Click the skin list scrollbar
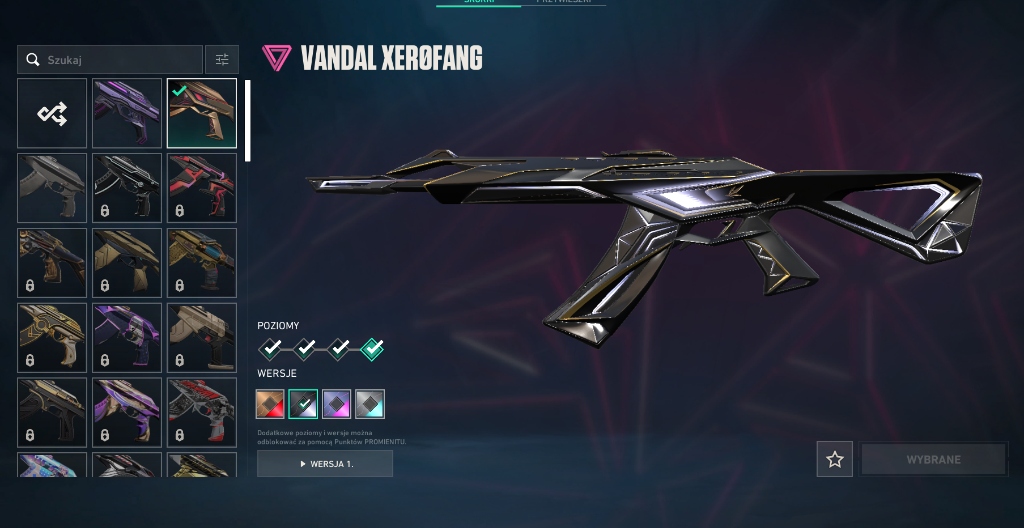1024x528 pixels. click(247, 120)
